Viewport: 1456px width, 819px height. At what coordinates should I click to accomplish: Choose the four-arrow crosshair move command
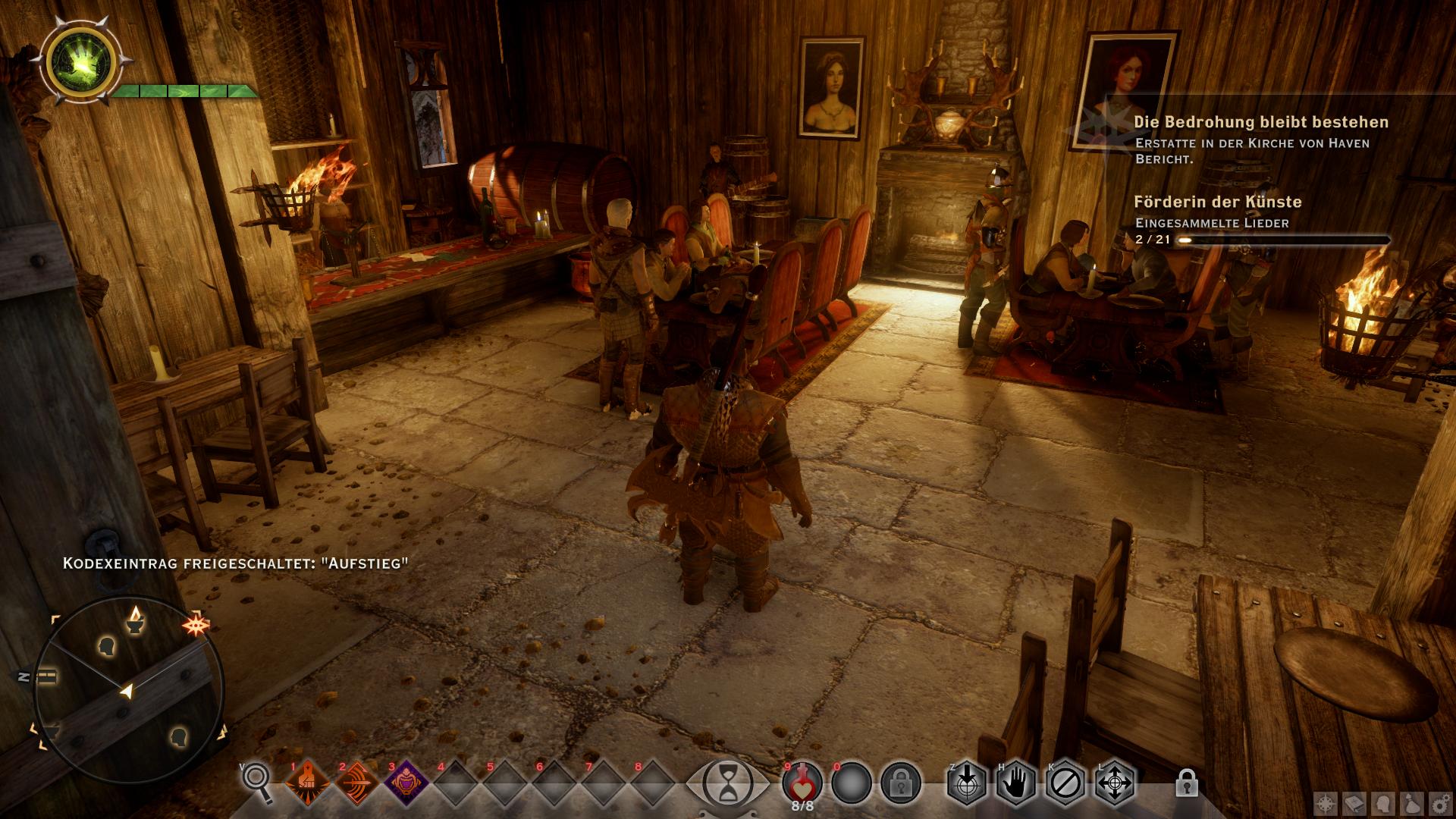pyautogui.click(x=1115, y=783)
